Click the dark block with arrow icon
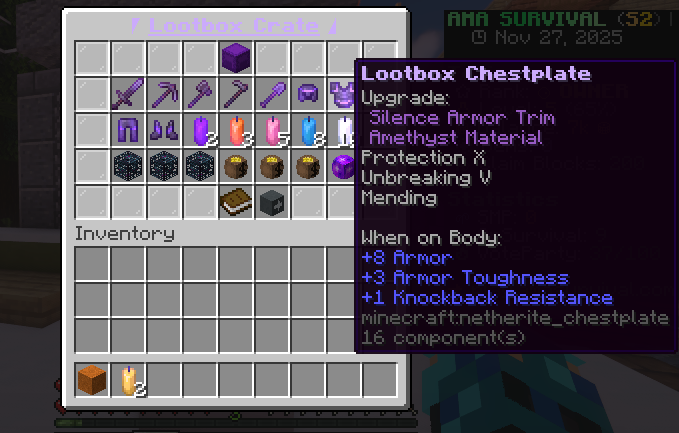This screenshot has height=433, width=679. pos(272,202)
